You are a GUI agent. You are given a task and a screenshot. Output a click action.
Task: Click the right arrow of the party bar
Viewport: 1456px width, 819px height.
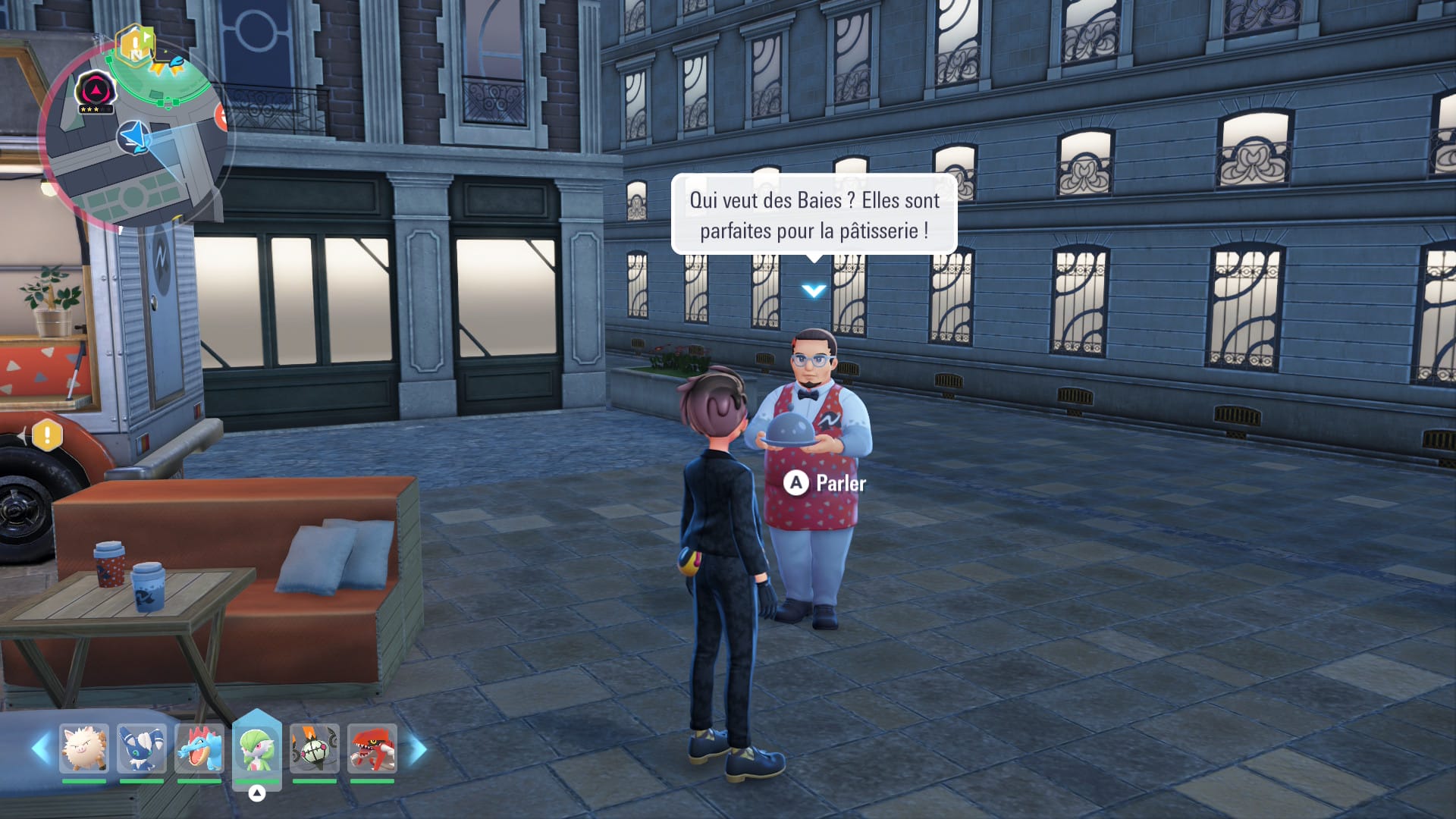tap(418, 749)
